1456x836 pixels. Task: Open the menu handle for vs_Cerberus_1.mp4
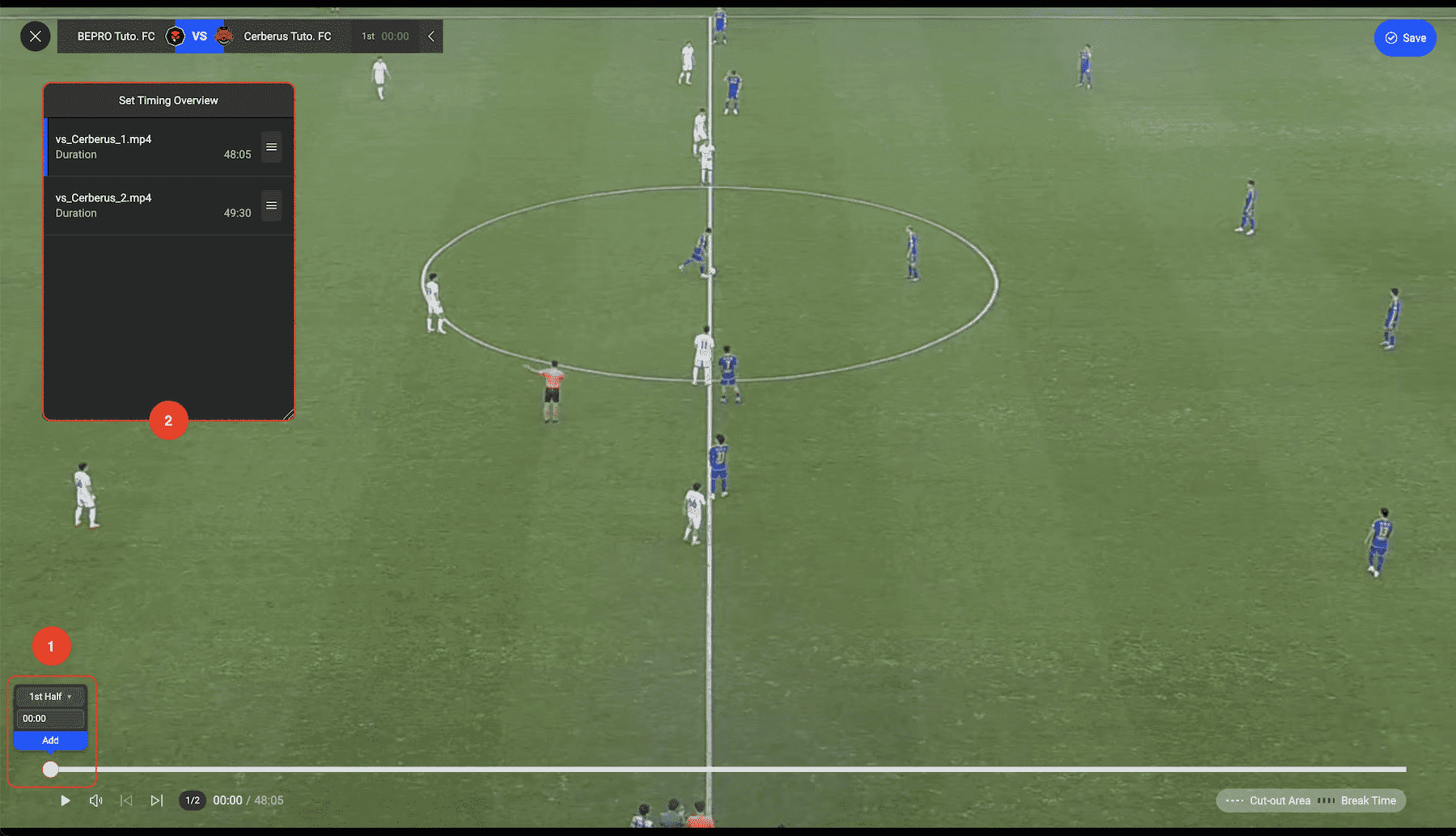click(x=272, y=147)
